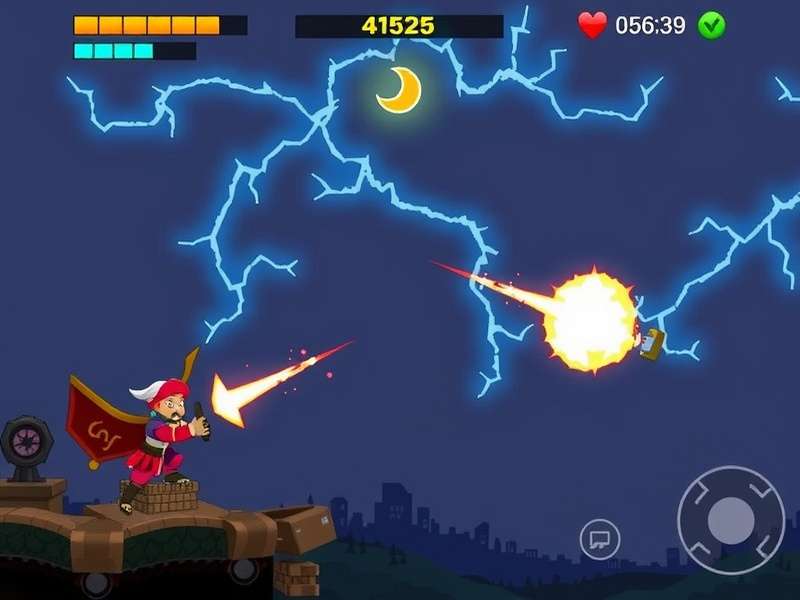Open the chat bubble button
800x600 pixels.
pyautogui.click(x=600, y=539)
